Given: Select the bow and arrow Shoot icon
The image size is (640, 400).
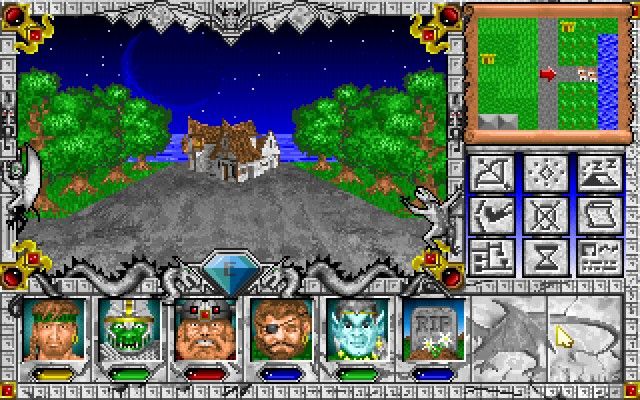Looking at the screenshot, I should pyautogui.click(x=490, y=172).
